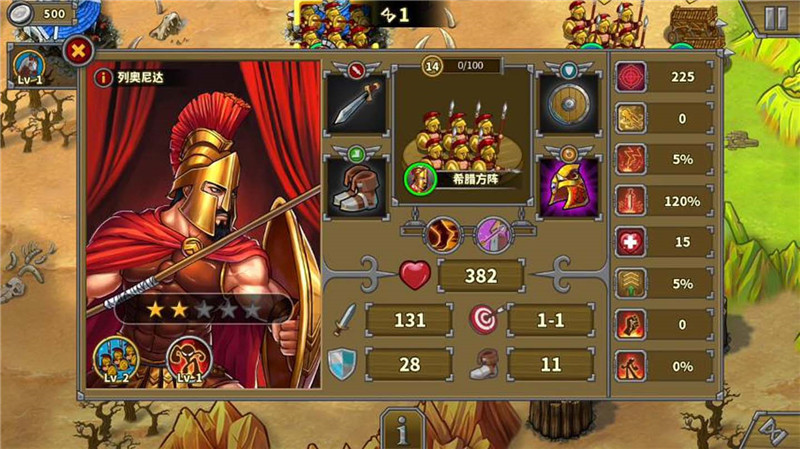800x449 pixels.
Task: Close the hero info panel
Action: coord(78,50)
